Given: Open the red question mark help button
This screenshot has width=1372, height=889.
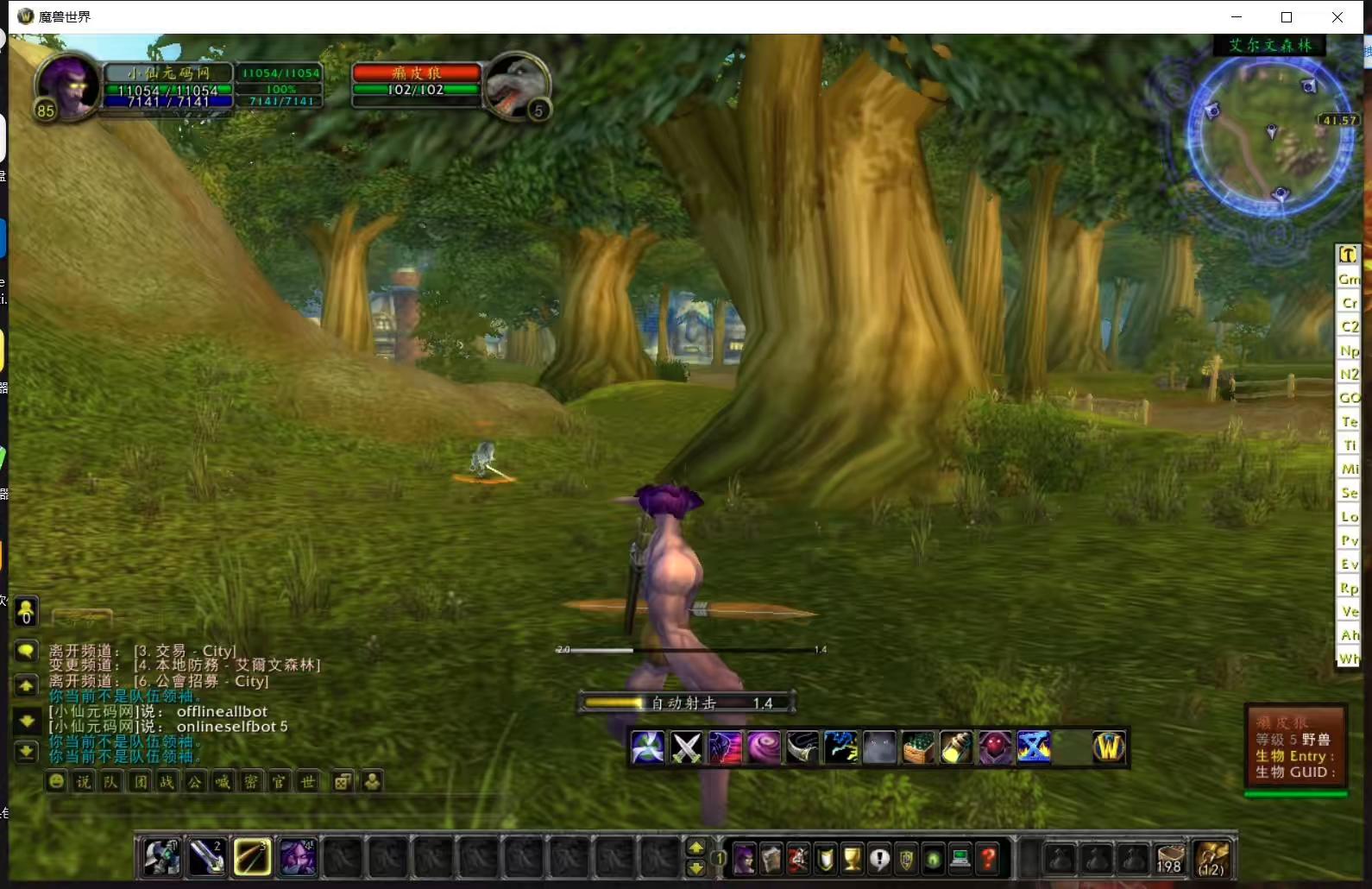Looking at the screenshot, I should (x=989, y=859).
